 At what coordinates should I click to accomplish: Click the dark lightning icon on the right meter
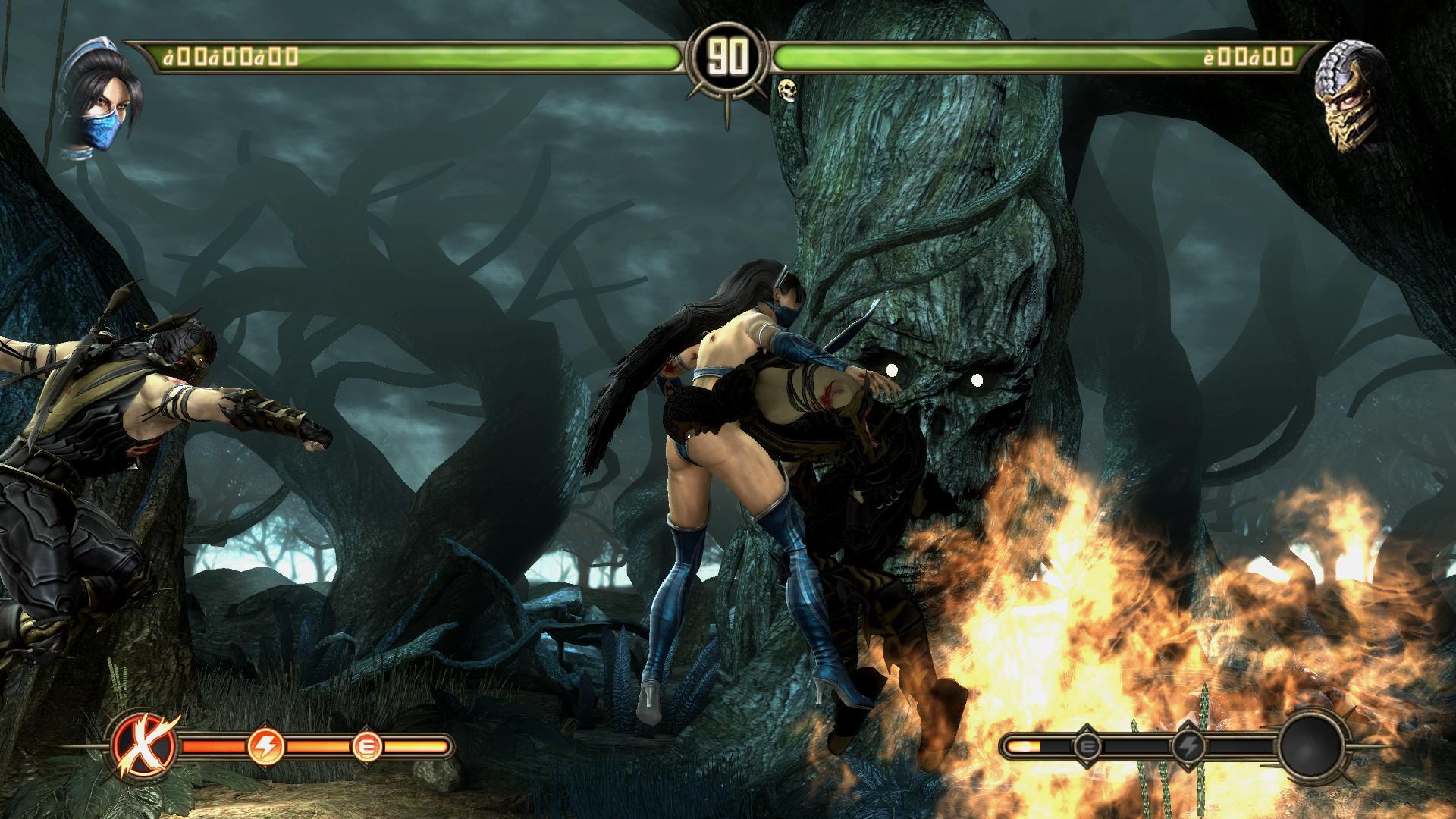1190,745
